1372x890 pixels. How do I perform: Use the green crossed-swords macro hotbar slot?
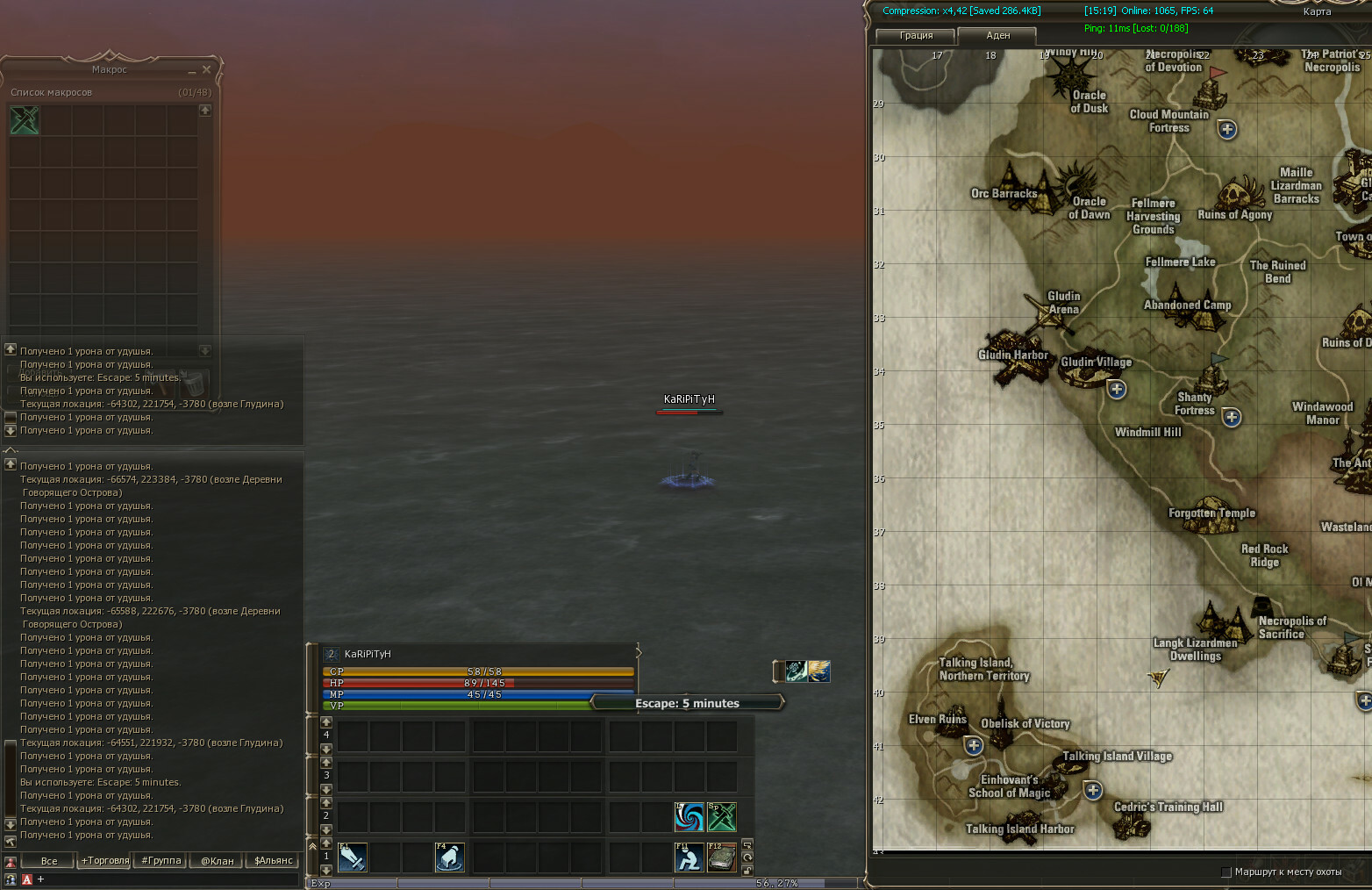click(722, 817)
